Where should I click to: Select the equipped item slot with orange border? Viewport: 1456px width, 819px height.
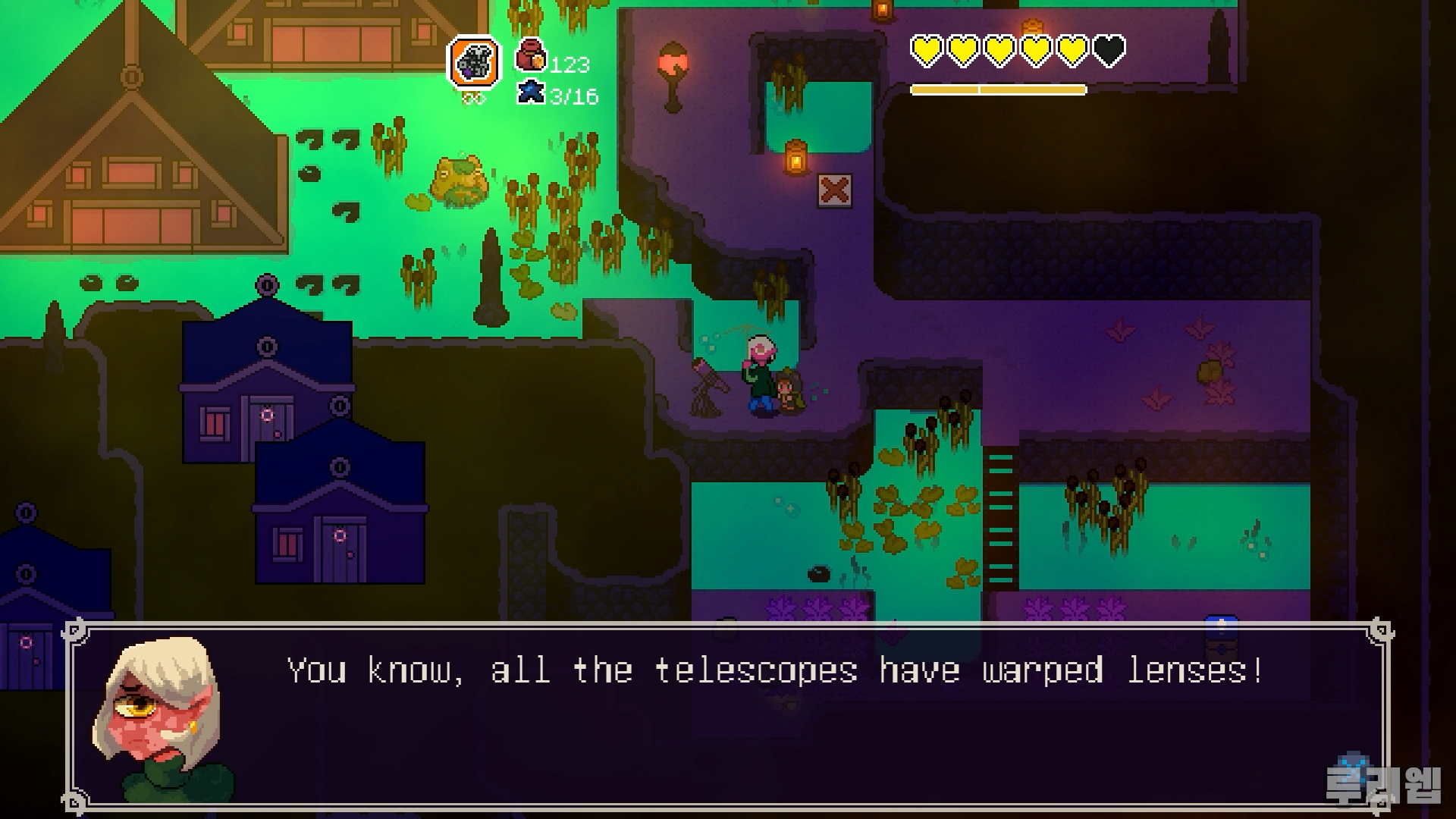tap(475, 61)
